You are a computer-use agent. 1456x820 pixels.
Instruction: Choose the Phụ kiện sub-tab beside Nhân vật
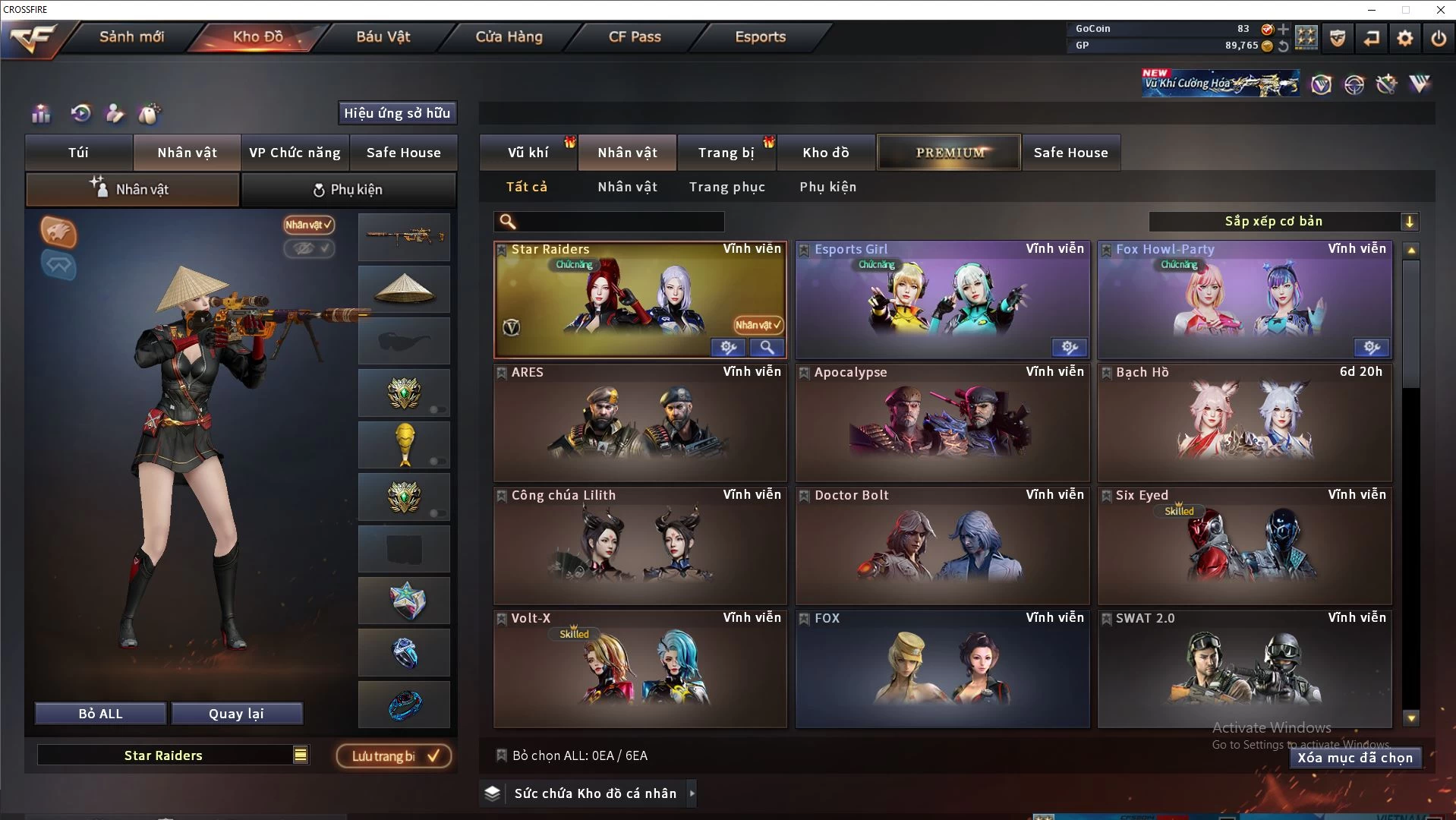point(348,190)
